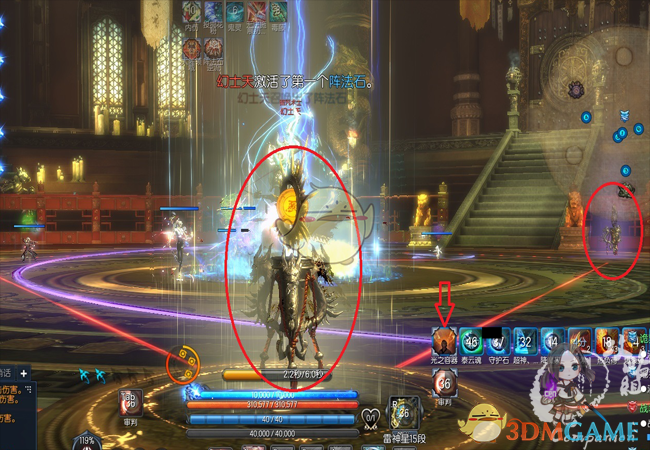Image resolution: width=650 pixels, height=450 pixels.
Task: Use the 泰云魂 skill on cooldown 48
Action: click(471, 340)
